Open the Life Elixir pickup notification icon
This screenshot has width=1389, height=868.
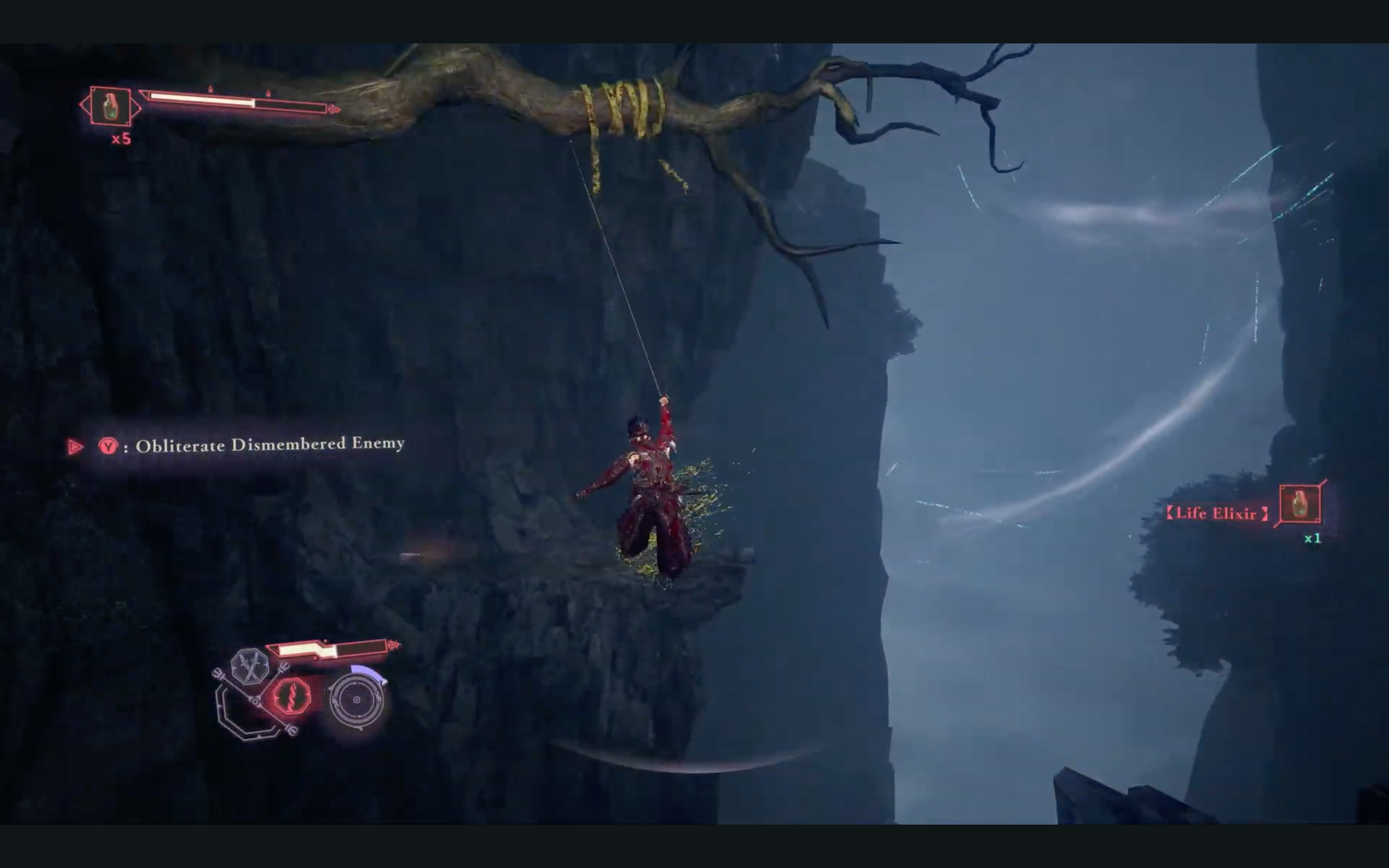(x=1300, y=504)
